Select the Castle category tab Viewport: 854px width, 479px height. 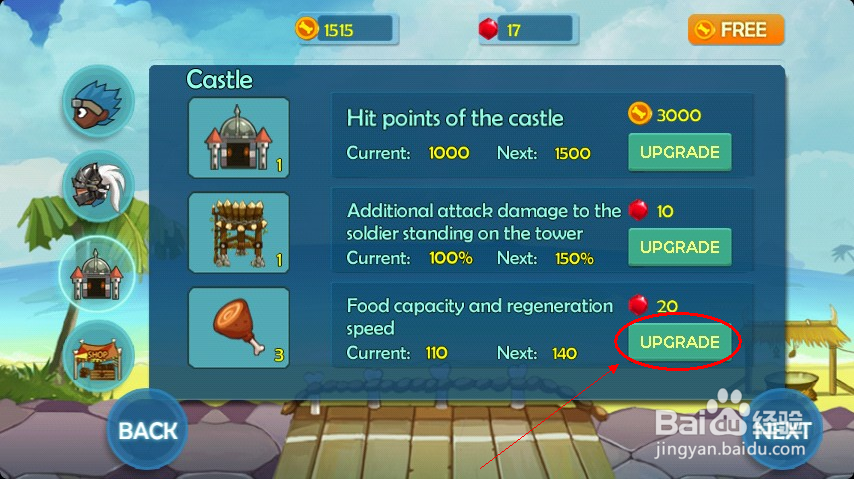pyautogui.click(x=98, y=272)
